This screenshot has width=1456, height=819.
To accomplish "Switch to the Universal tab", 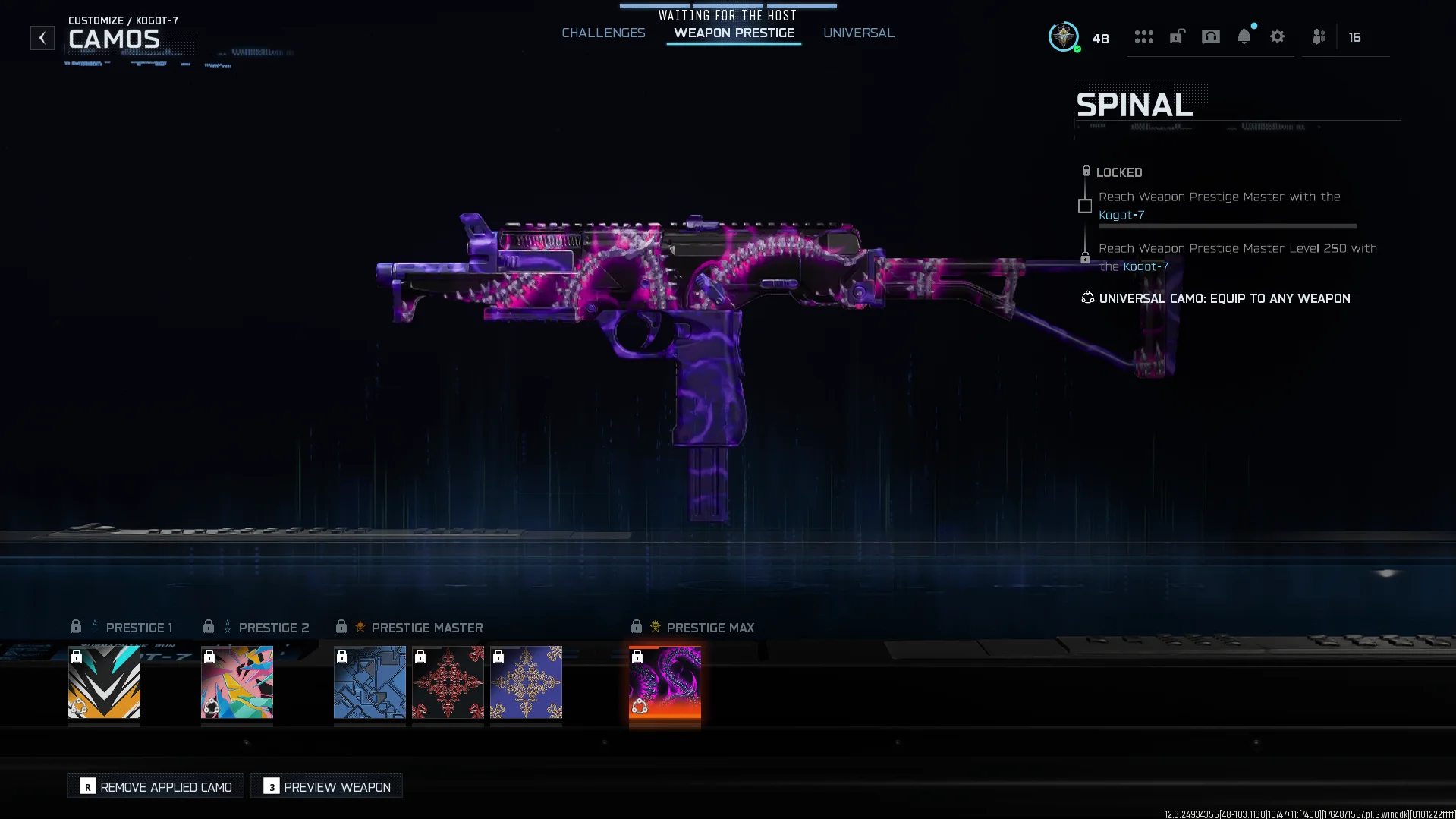I will [x=858, y=33].
